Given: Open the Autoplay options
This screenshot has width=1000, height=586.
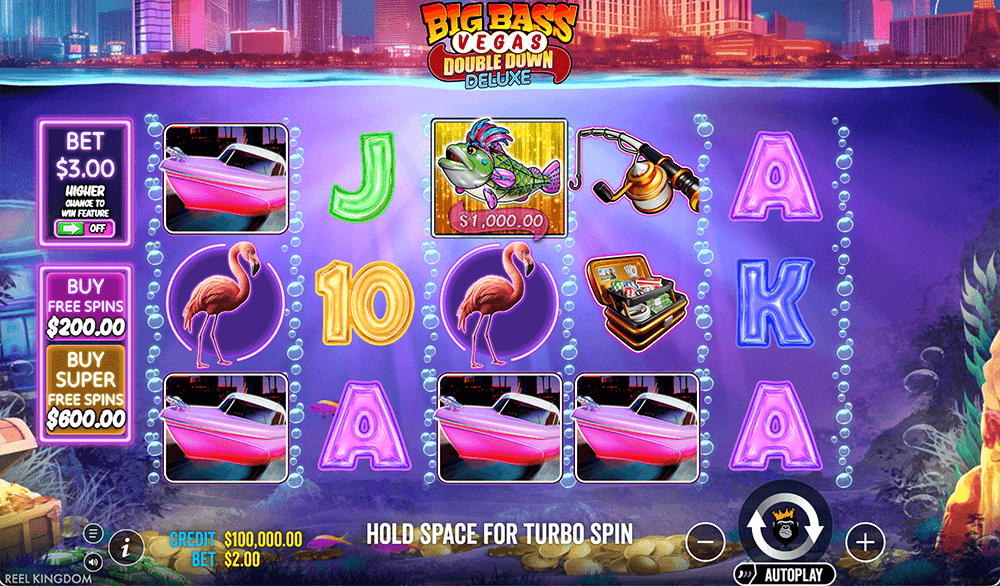Looking at the screenshot, I should 785,576.
